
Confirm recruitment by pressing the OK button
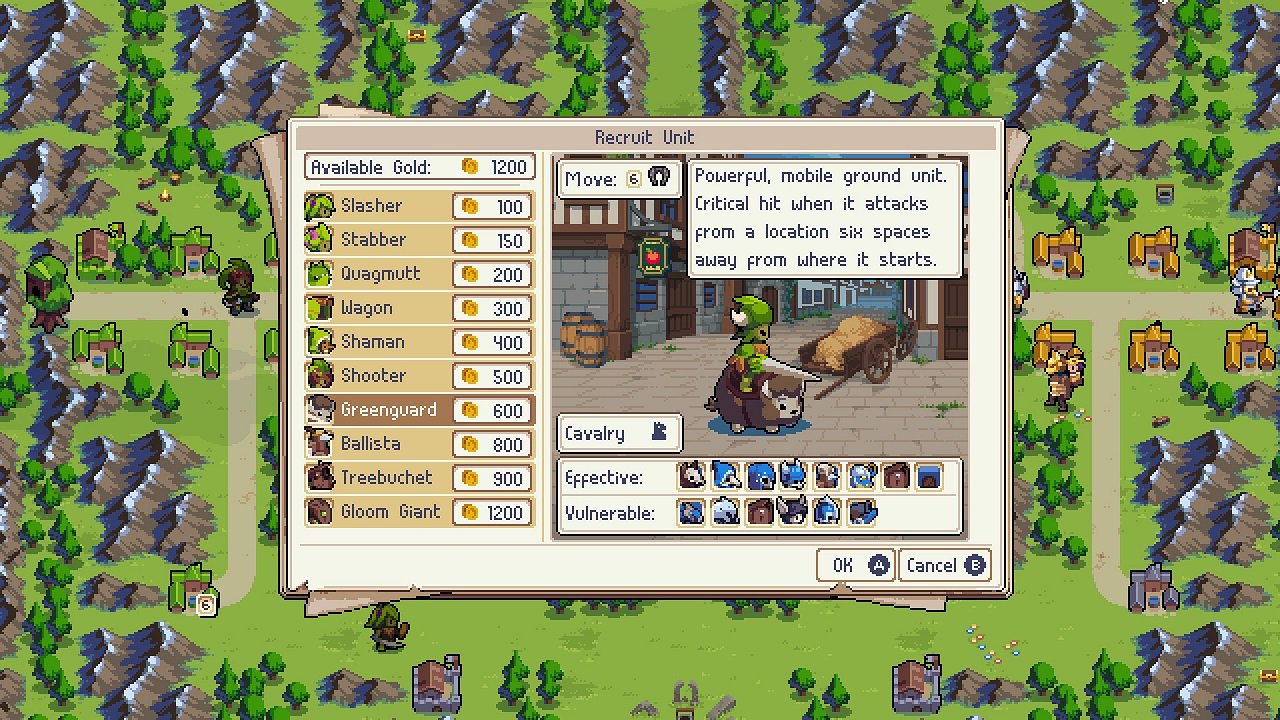click(855, 565)
